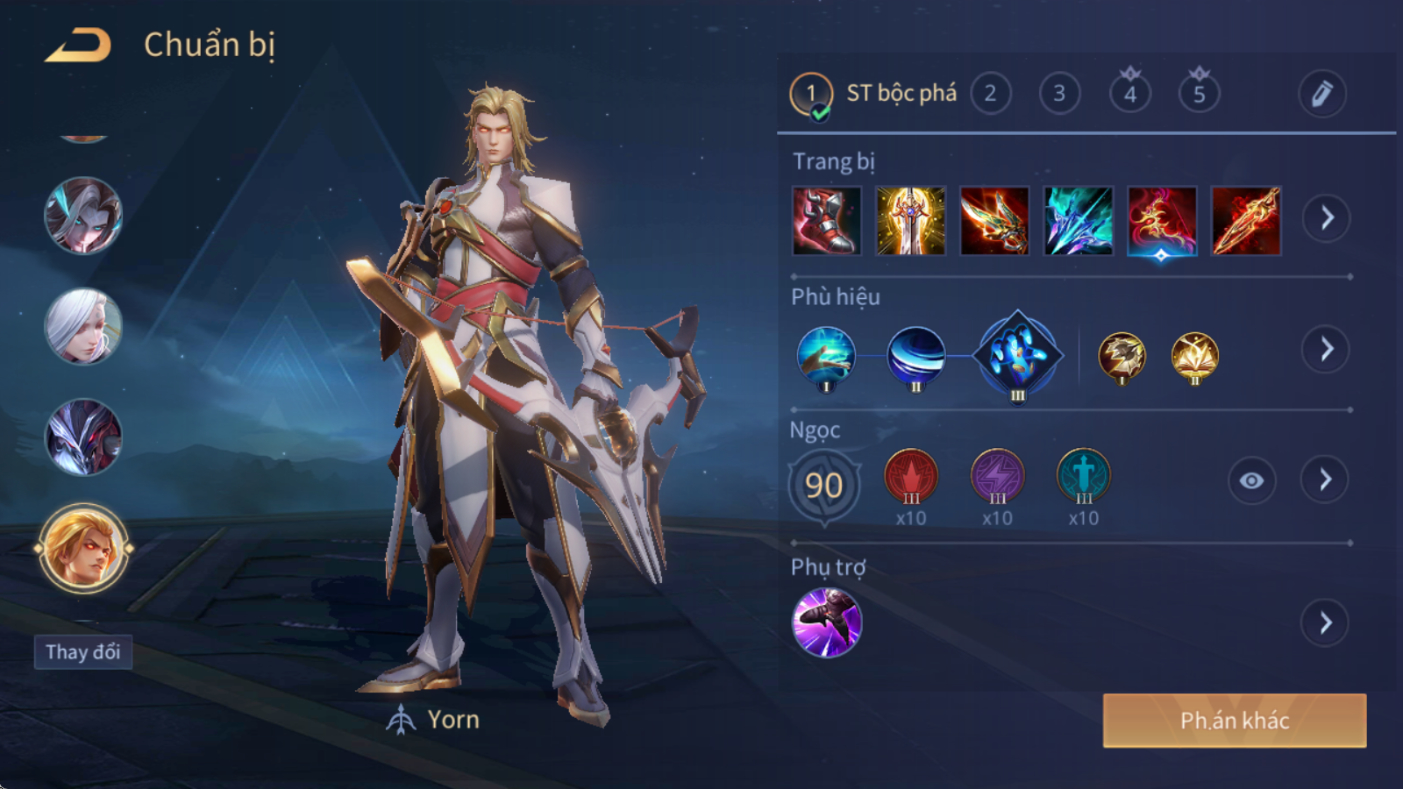Switch to build preset 3
1403x789 pixels.
click(x=1059, y=94)
